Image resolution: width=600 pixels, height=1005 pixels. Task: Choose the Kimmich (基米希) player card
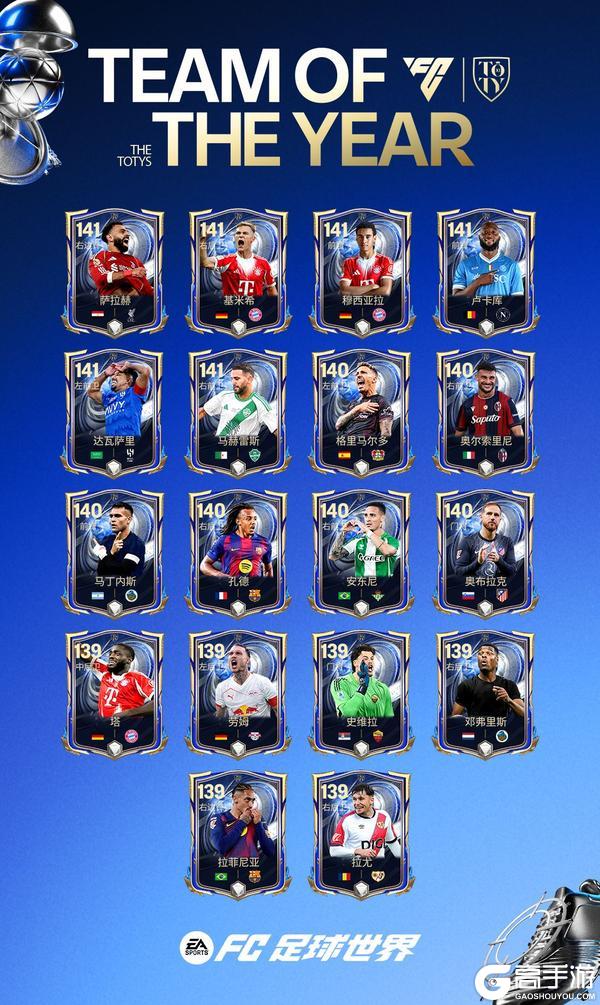(238, 270)
